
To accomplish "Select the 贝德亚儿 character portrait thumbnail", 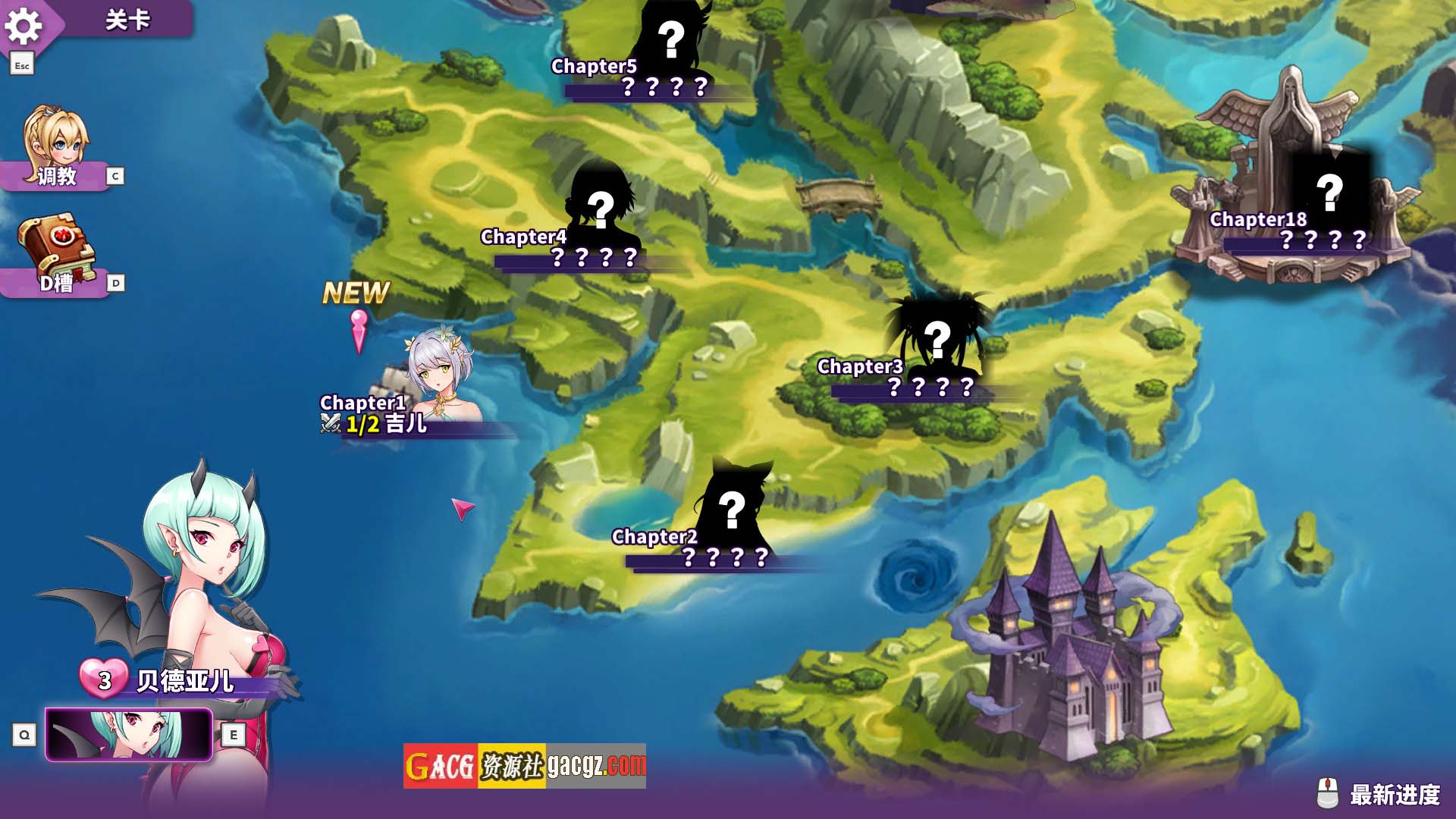I will (x=129, y=734).
